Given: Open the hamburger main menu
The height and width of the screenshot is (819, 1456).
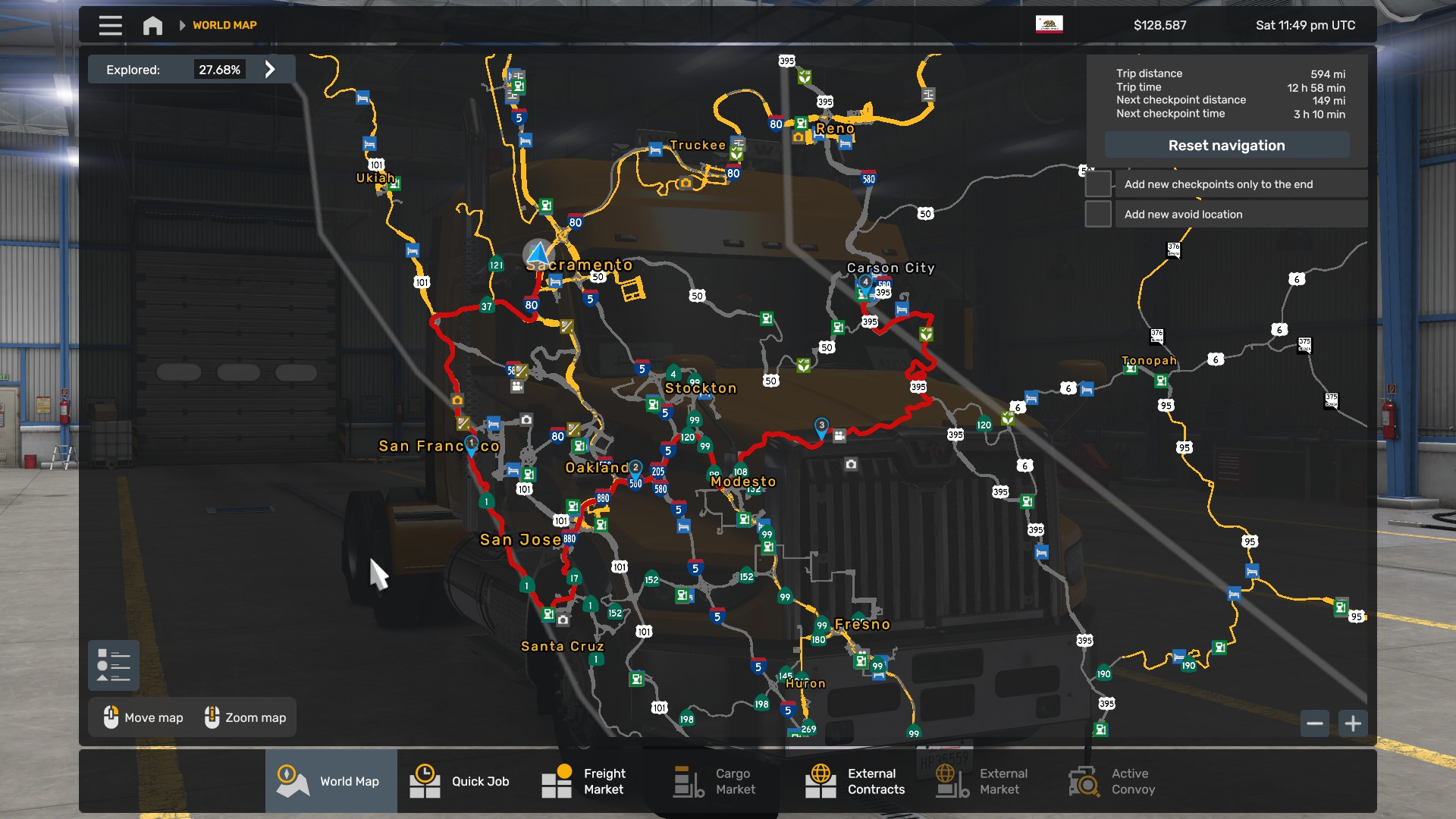Looking at the screenshot, I should click(x=109, y=24).
